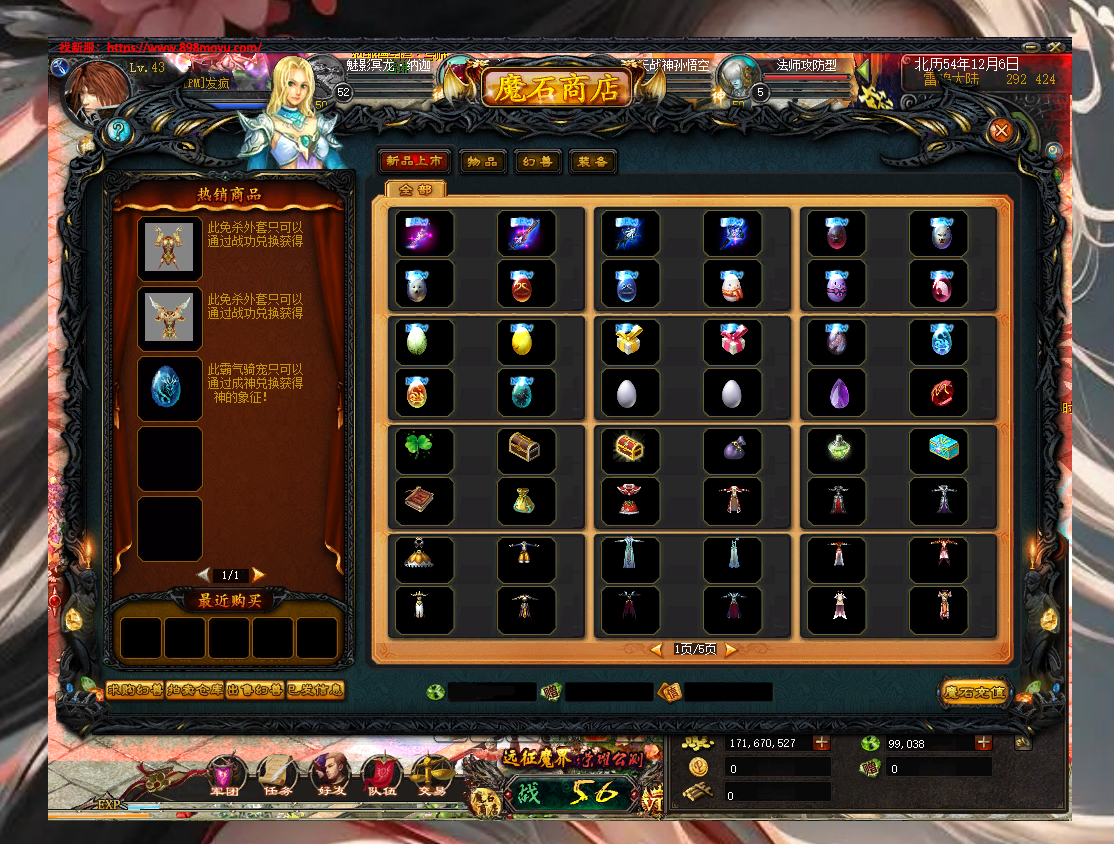This screenshot has height=844, width=1114.
Task: Open 求购幻兽 pet purchase request
Action: tap(135, 690)
